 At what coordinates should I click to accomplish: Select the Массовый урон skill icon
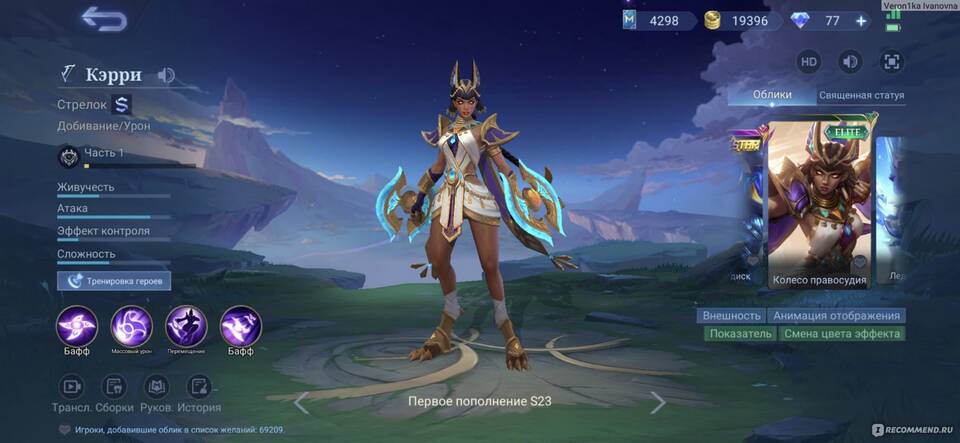[x=130, y=327]
